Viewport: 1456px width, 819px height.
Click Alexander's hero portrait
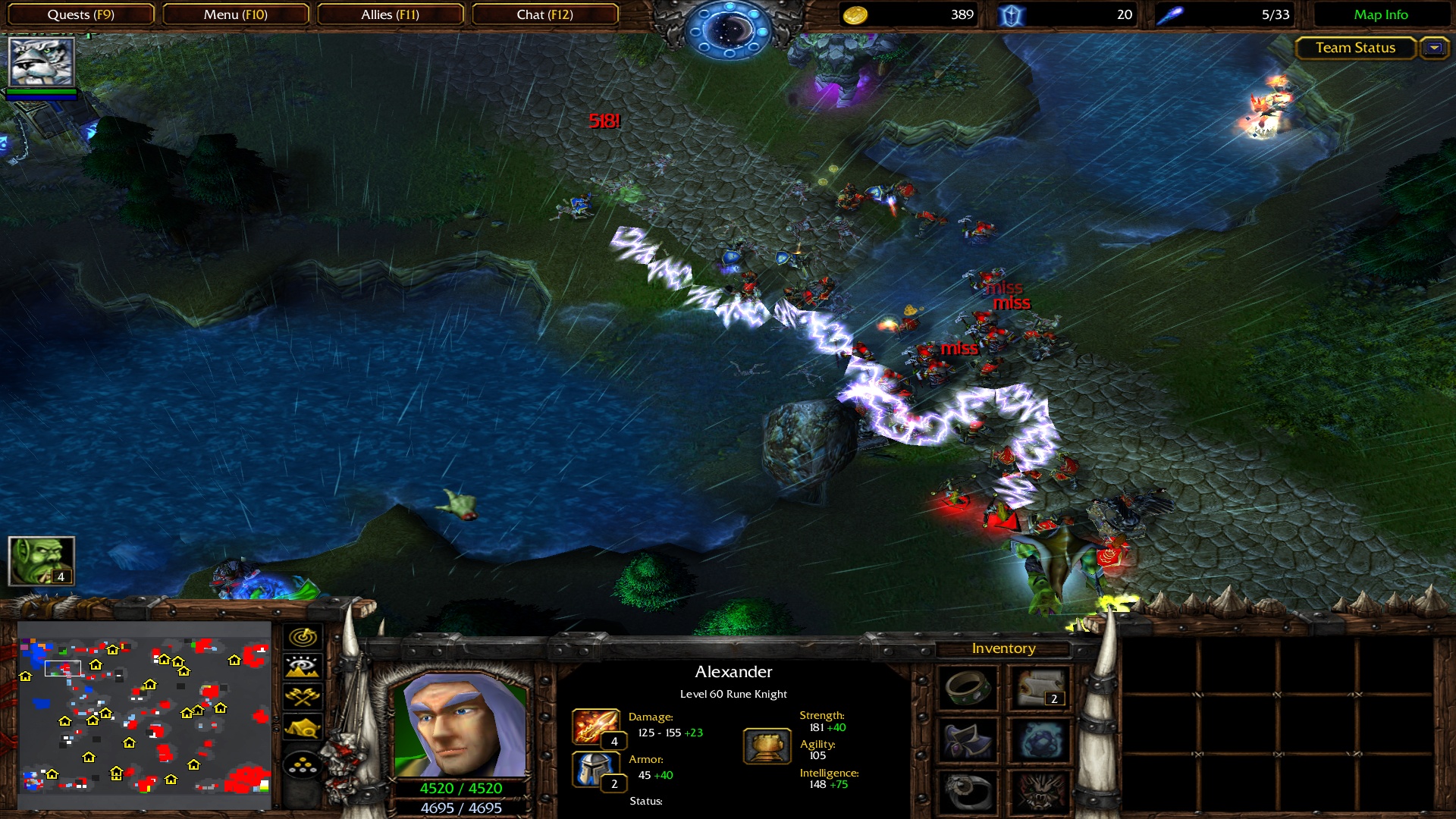coord(460,725)
